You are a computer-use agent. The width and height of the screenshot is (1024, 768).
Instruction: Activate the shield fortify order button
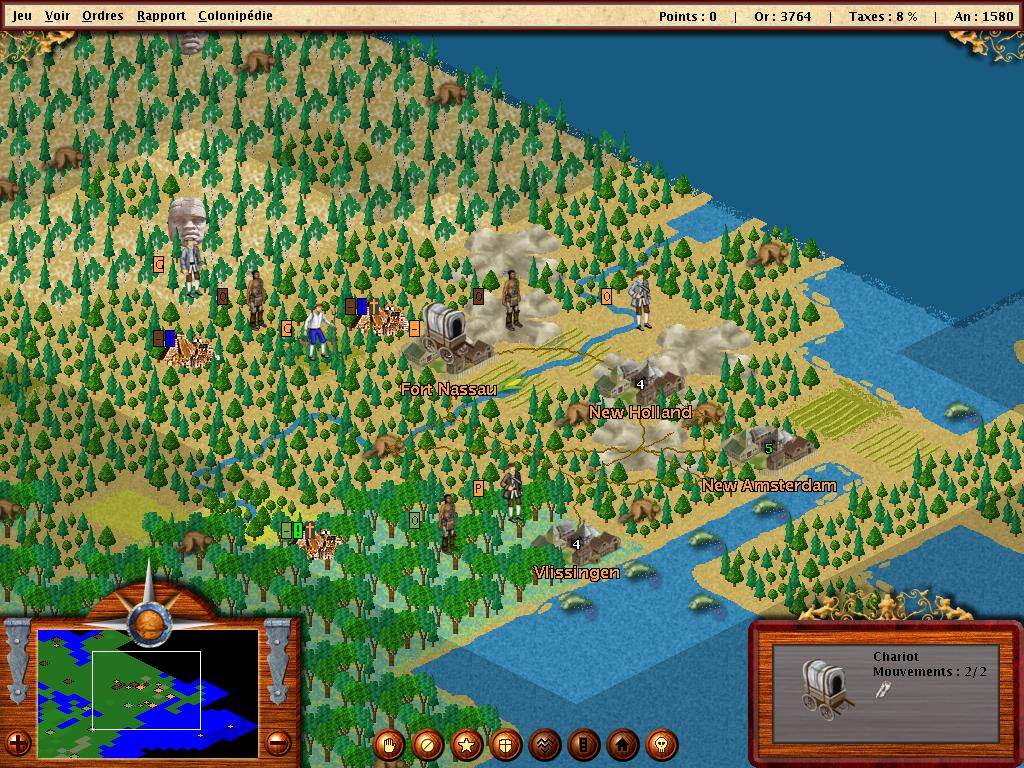506,744
